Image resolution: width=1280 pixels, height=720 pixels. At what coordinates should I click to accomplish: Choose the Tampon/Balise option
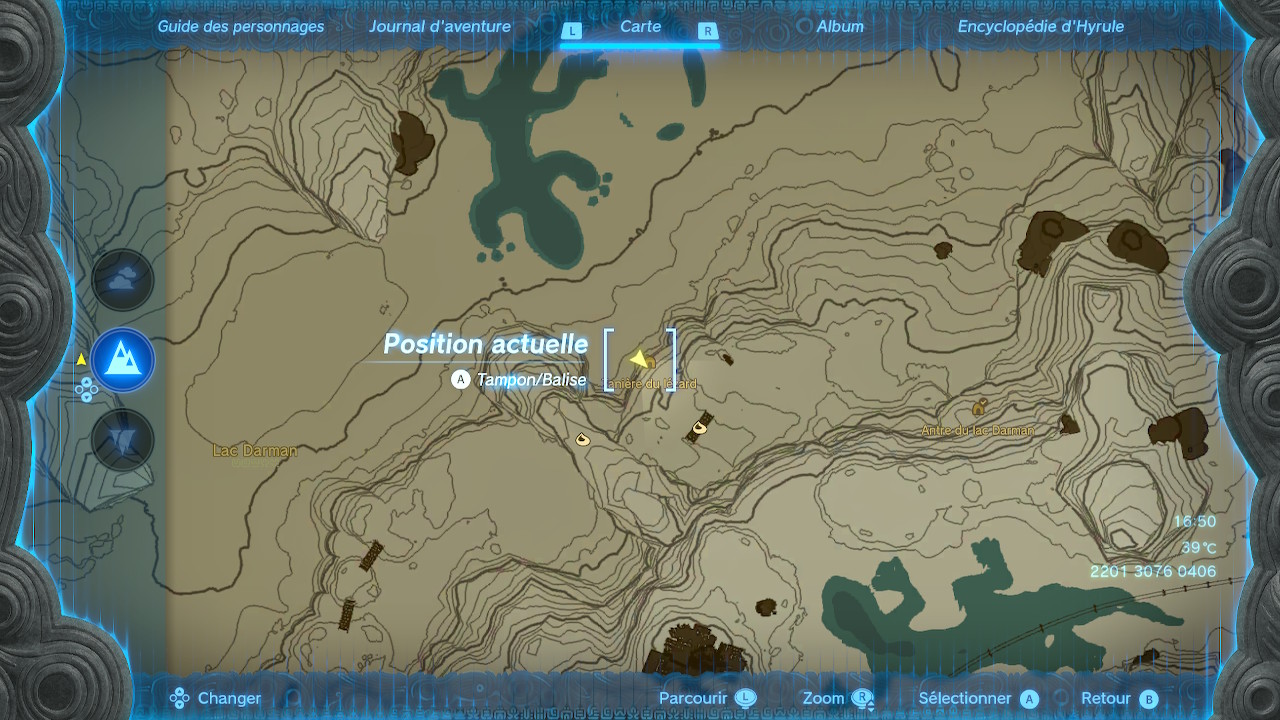(520, 380)
